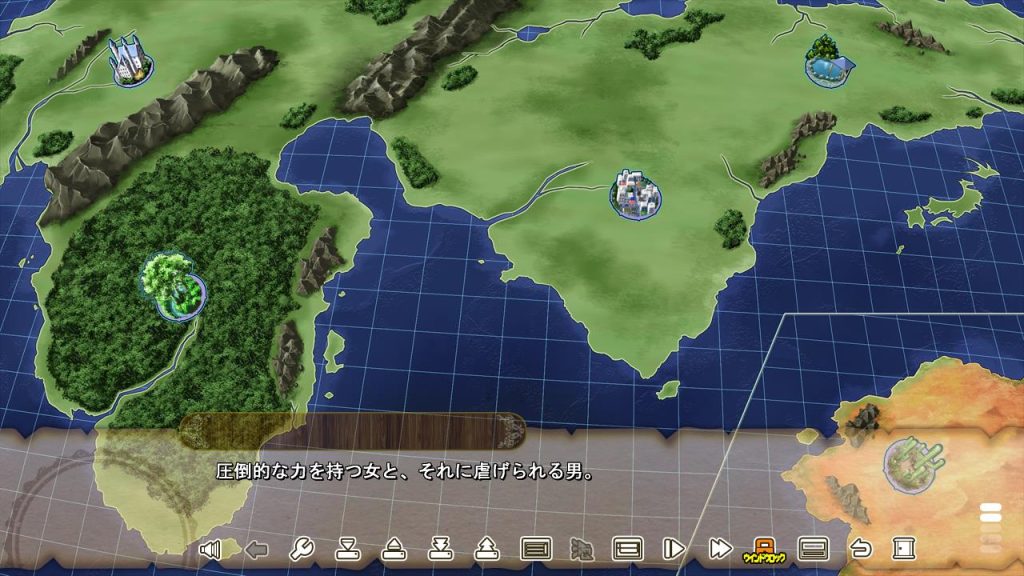Image resolution: width=1024 pixels, height=576 pixels.
Task: Exit the game via the door icon
Action: (903, 548)
